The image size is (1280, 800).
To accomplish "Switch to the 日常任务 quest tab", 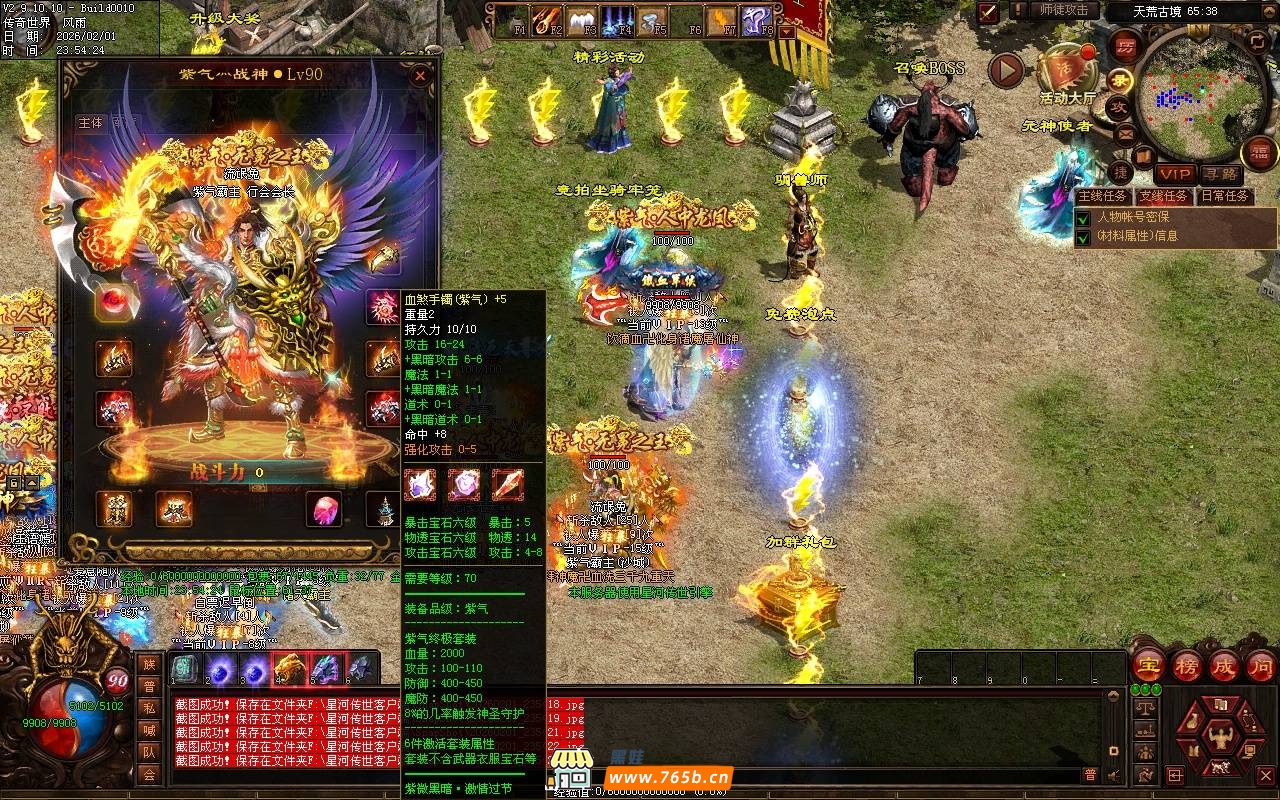I will (x=1223, y=196).
